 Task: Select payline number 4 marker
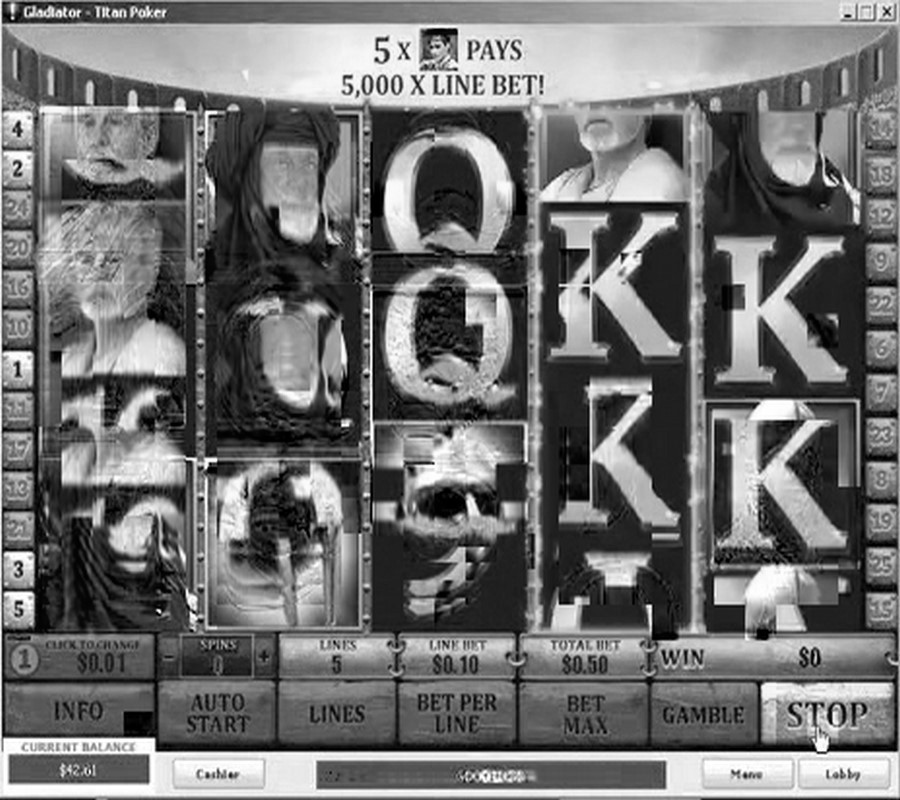tap(17, 127)
